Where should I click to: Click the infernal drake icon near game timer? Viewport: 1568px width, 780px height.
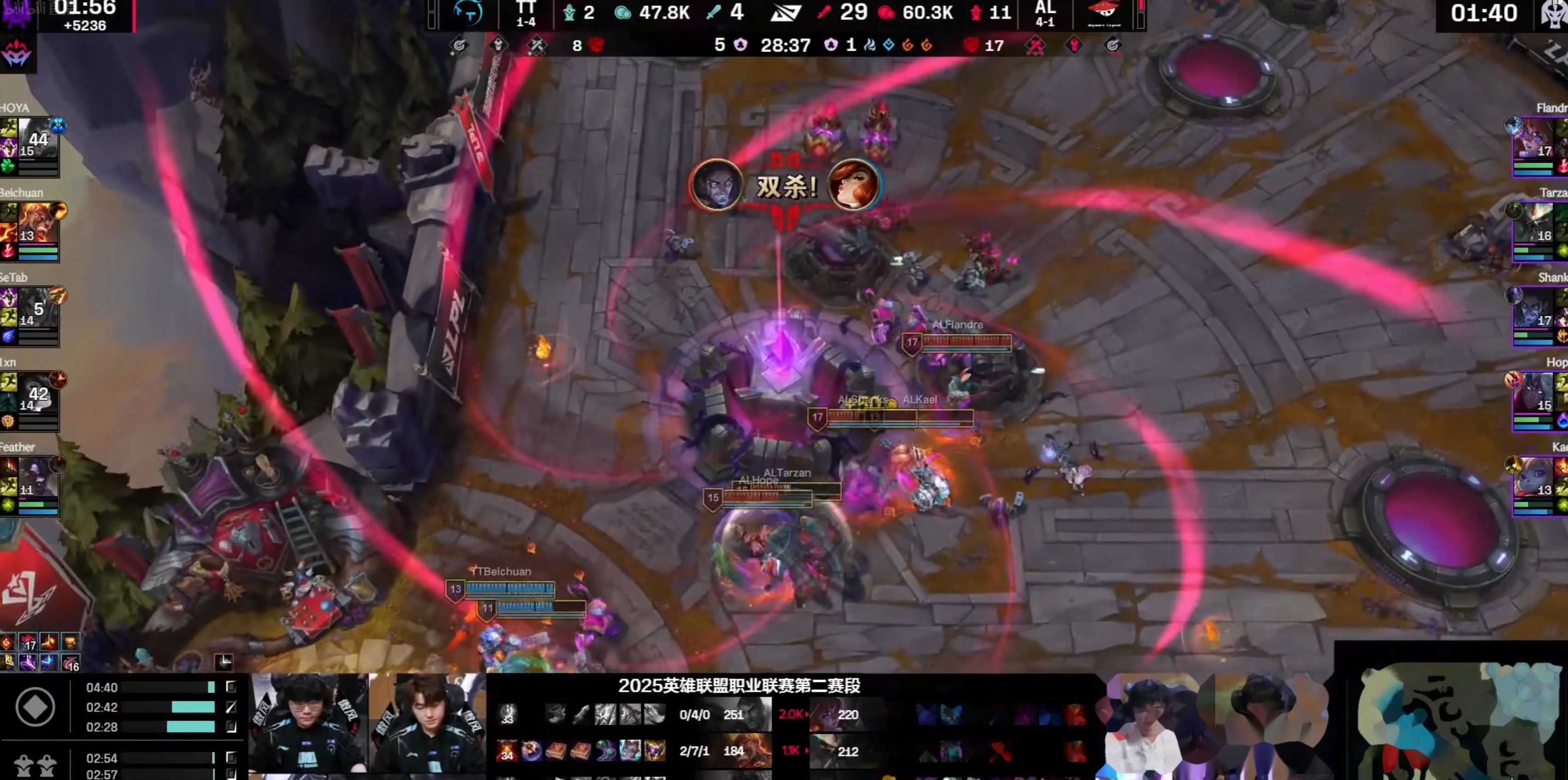[x=909, y=45]
